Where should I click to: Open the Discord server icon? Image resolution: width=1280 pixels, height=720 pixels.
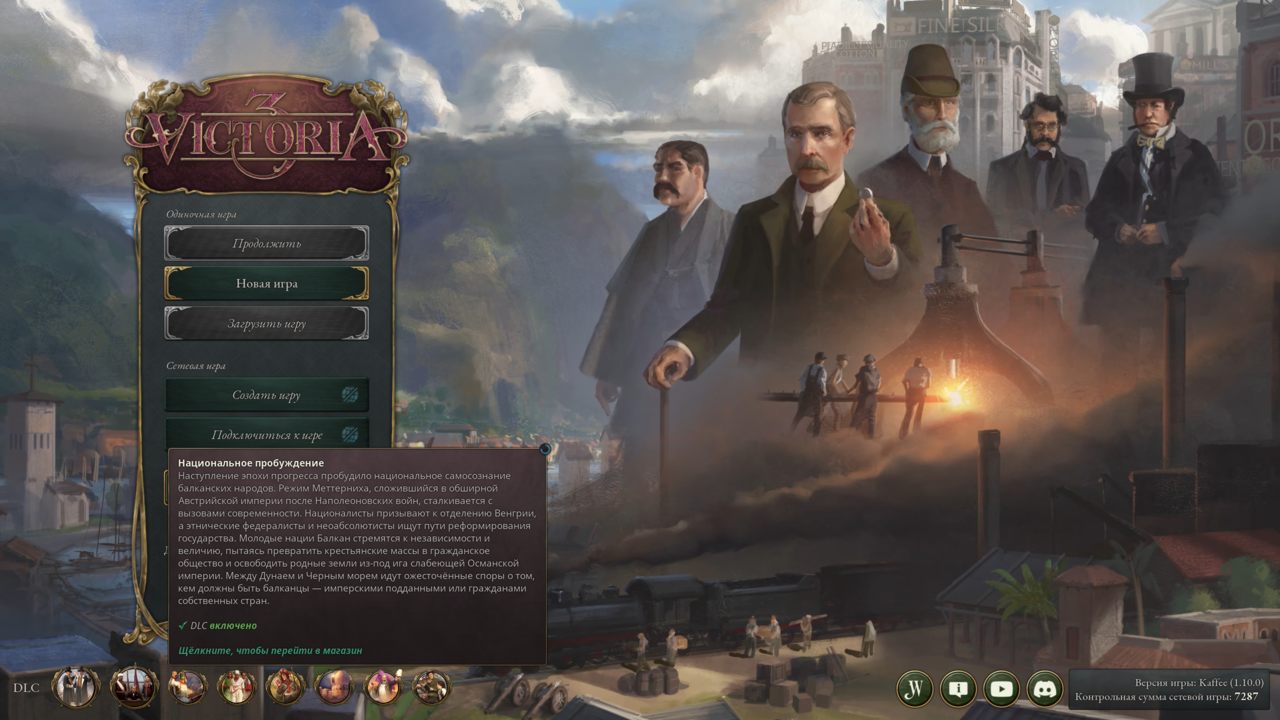(1044, 688)
